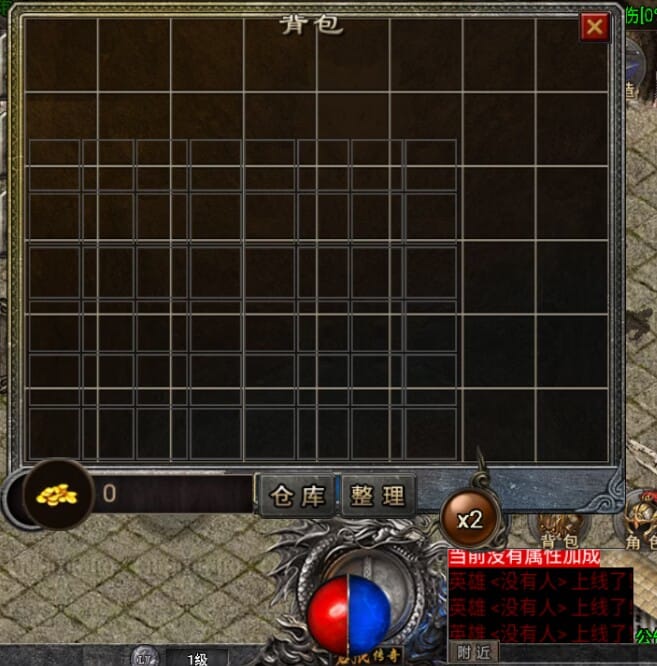Image resolution: width=657 pixels, height=666 pixels.
Task: Tap the gold coins icon
Action: pos(58,493)
